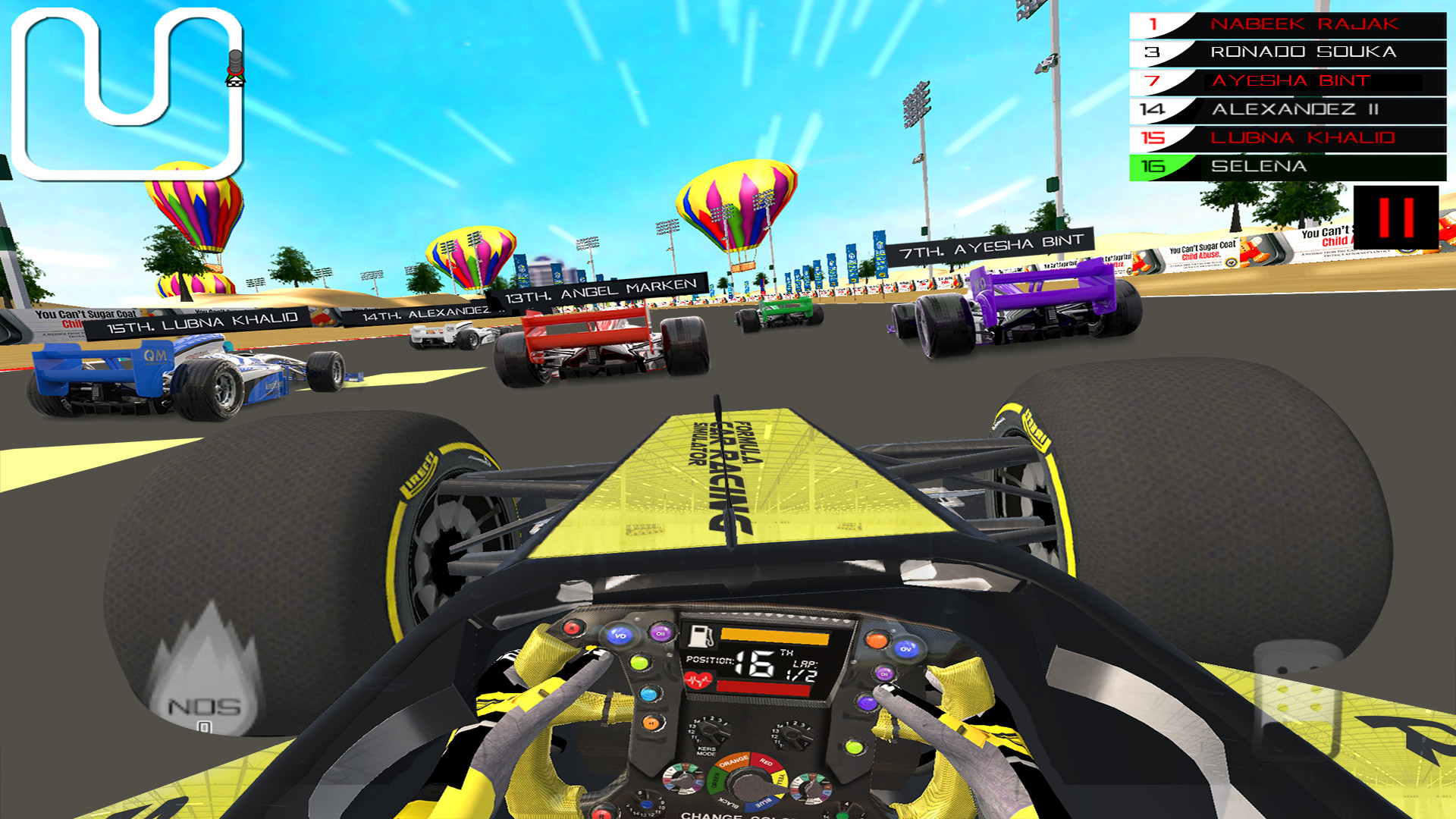Pick ORANGE on the change-color wheel
Viewport: 1456px width, 819px height.
coord(732,762)
